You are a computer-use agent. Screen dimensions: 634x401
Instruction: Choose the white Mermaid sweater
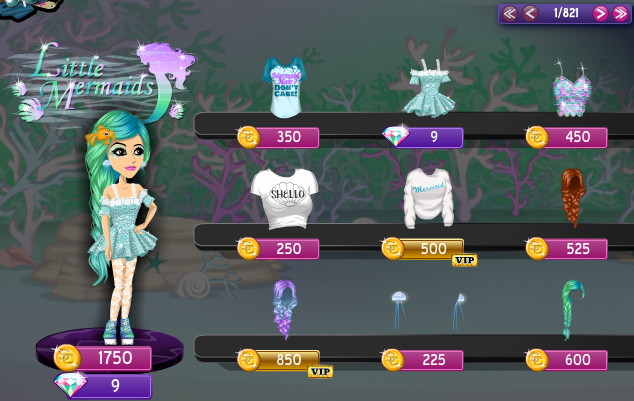coord(429,197)
